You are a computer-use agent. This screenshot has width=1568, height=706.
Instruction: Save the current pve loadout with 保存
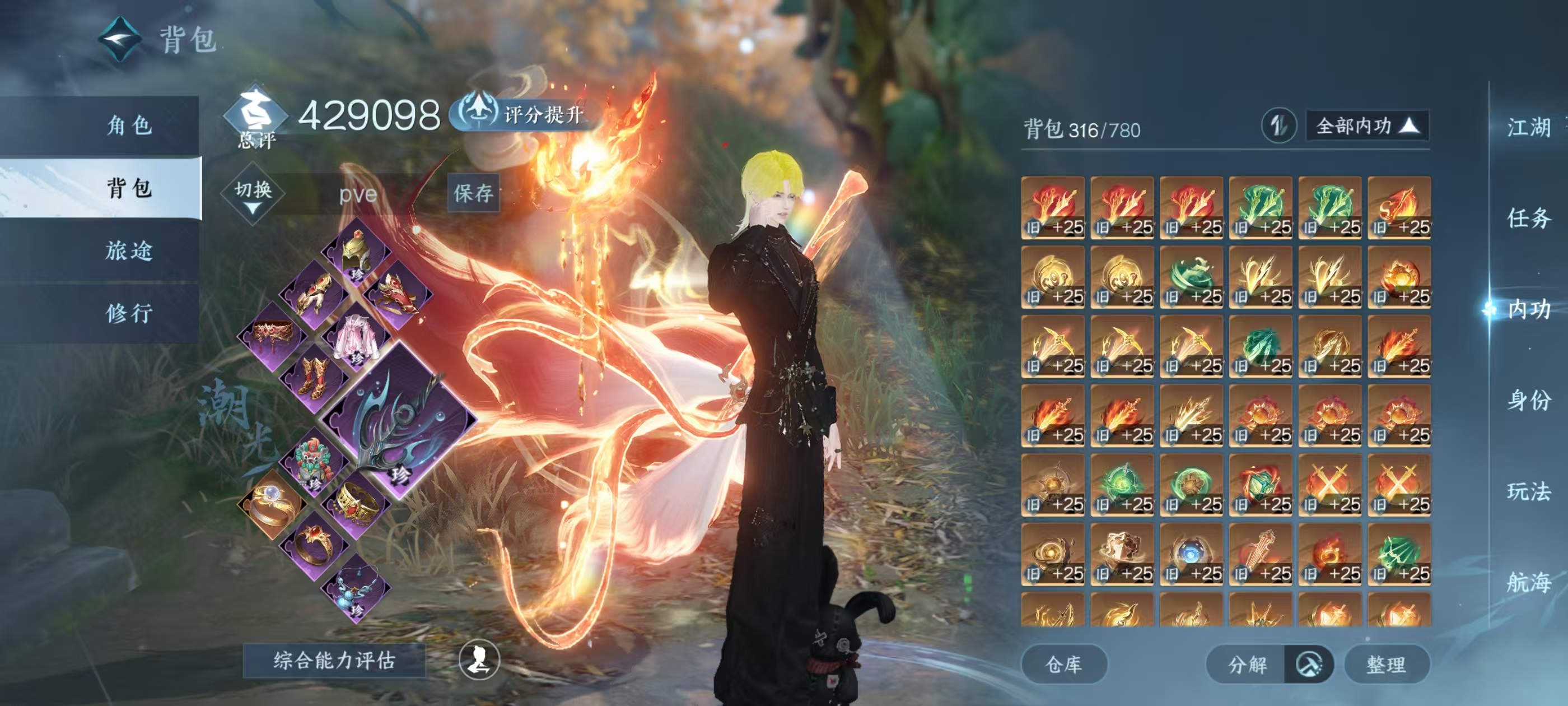(473, 193)
